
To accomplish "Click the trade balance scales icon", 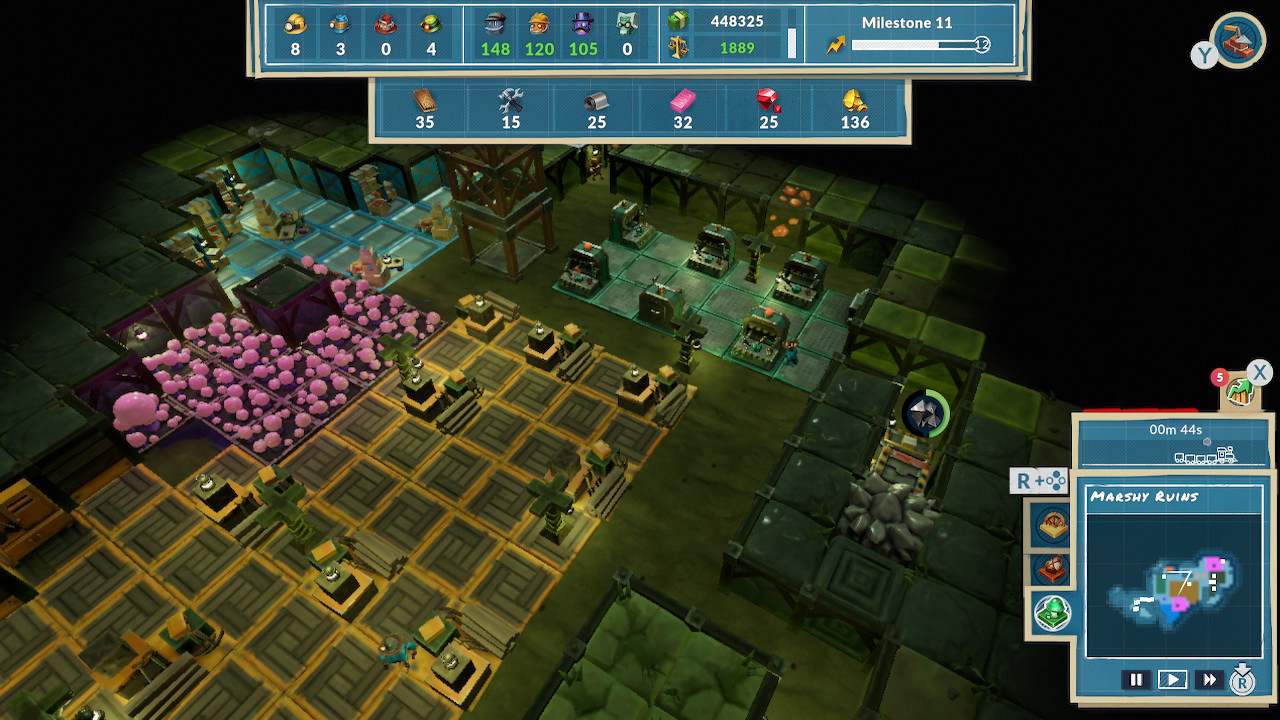I will tap(676, 45).
